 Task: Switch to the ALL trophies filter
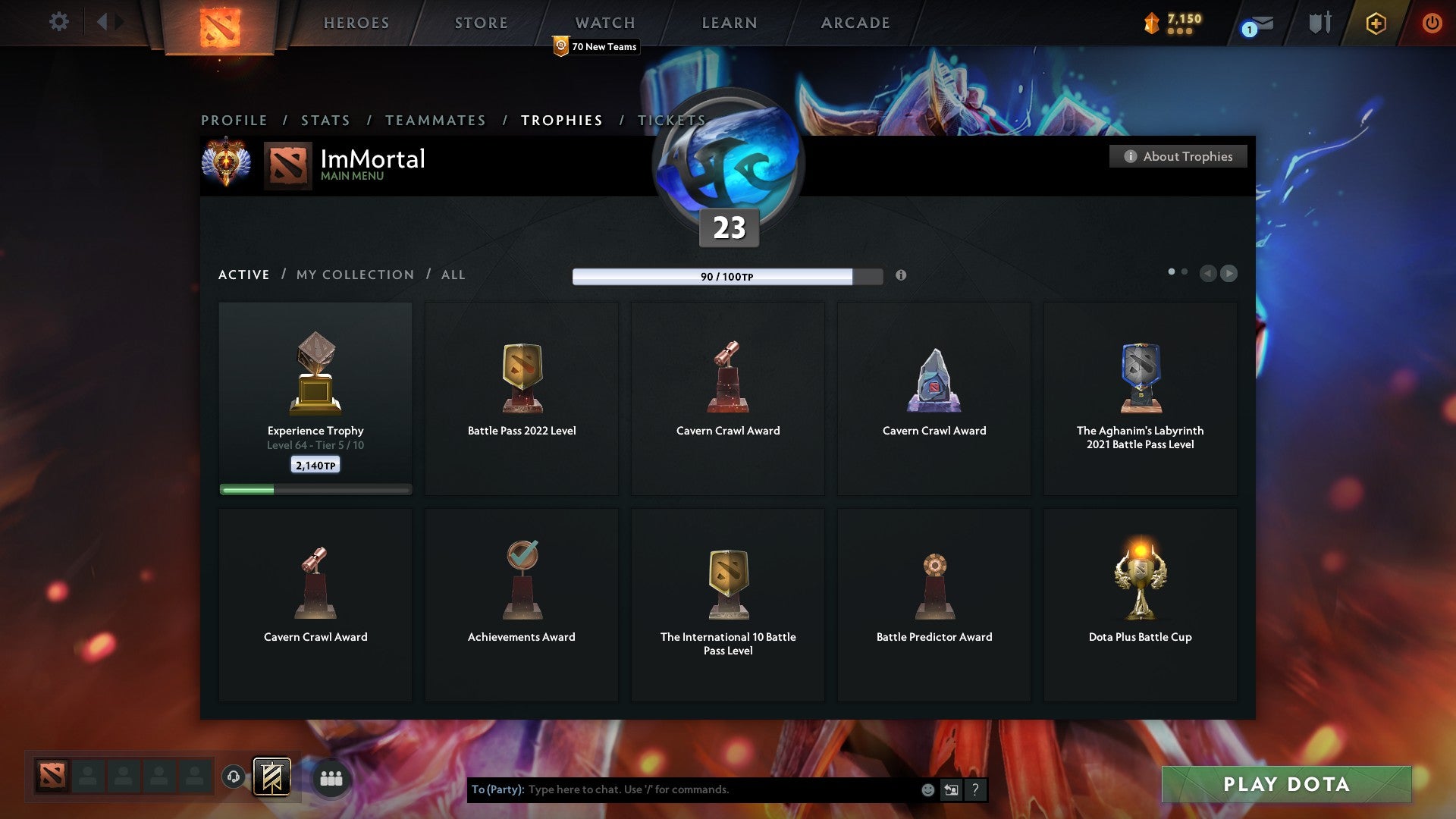point(453,275)
